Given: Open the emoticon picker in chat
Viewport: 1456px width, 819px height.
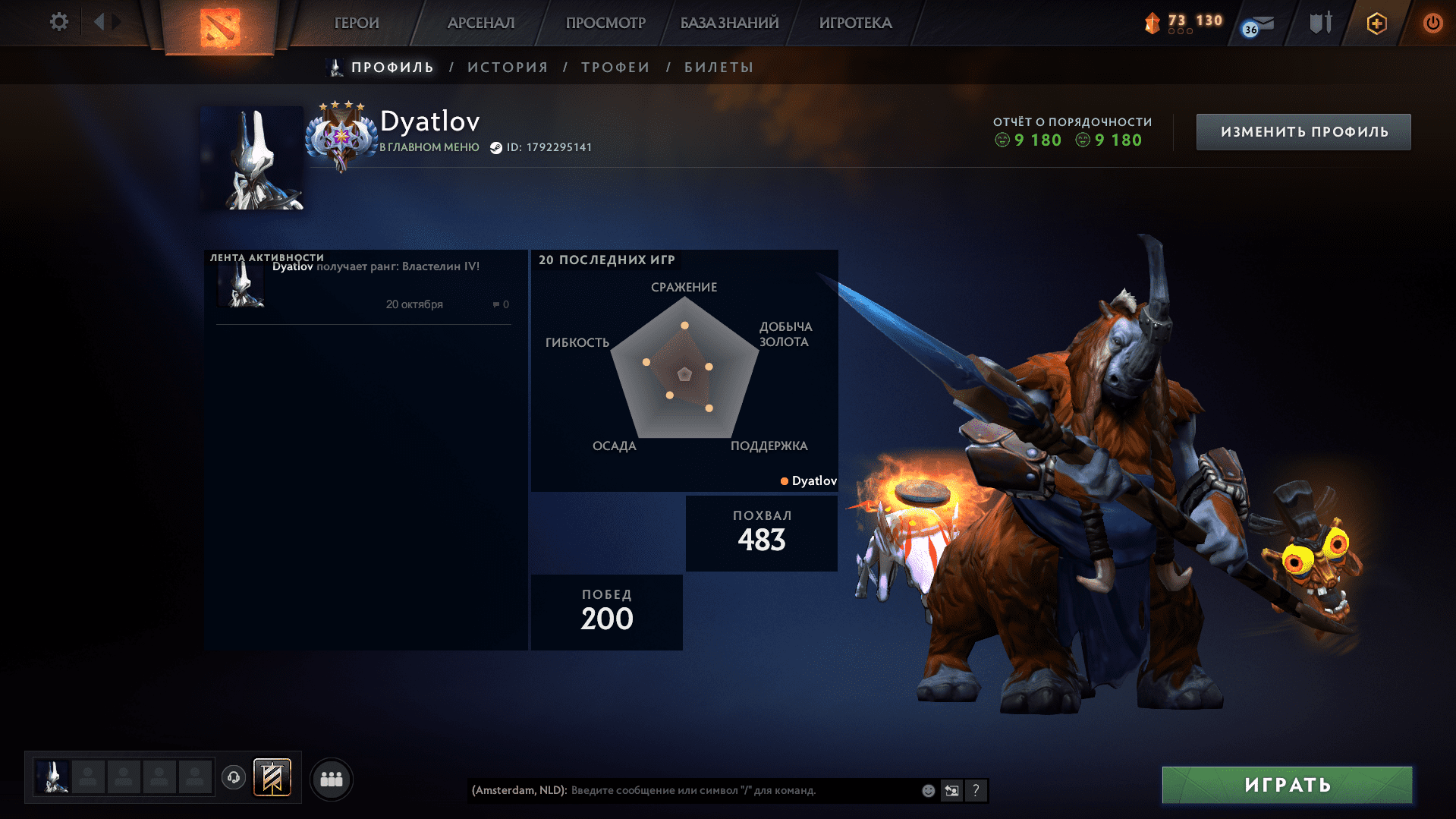Looking at the screenshot, I should (928, 790).
